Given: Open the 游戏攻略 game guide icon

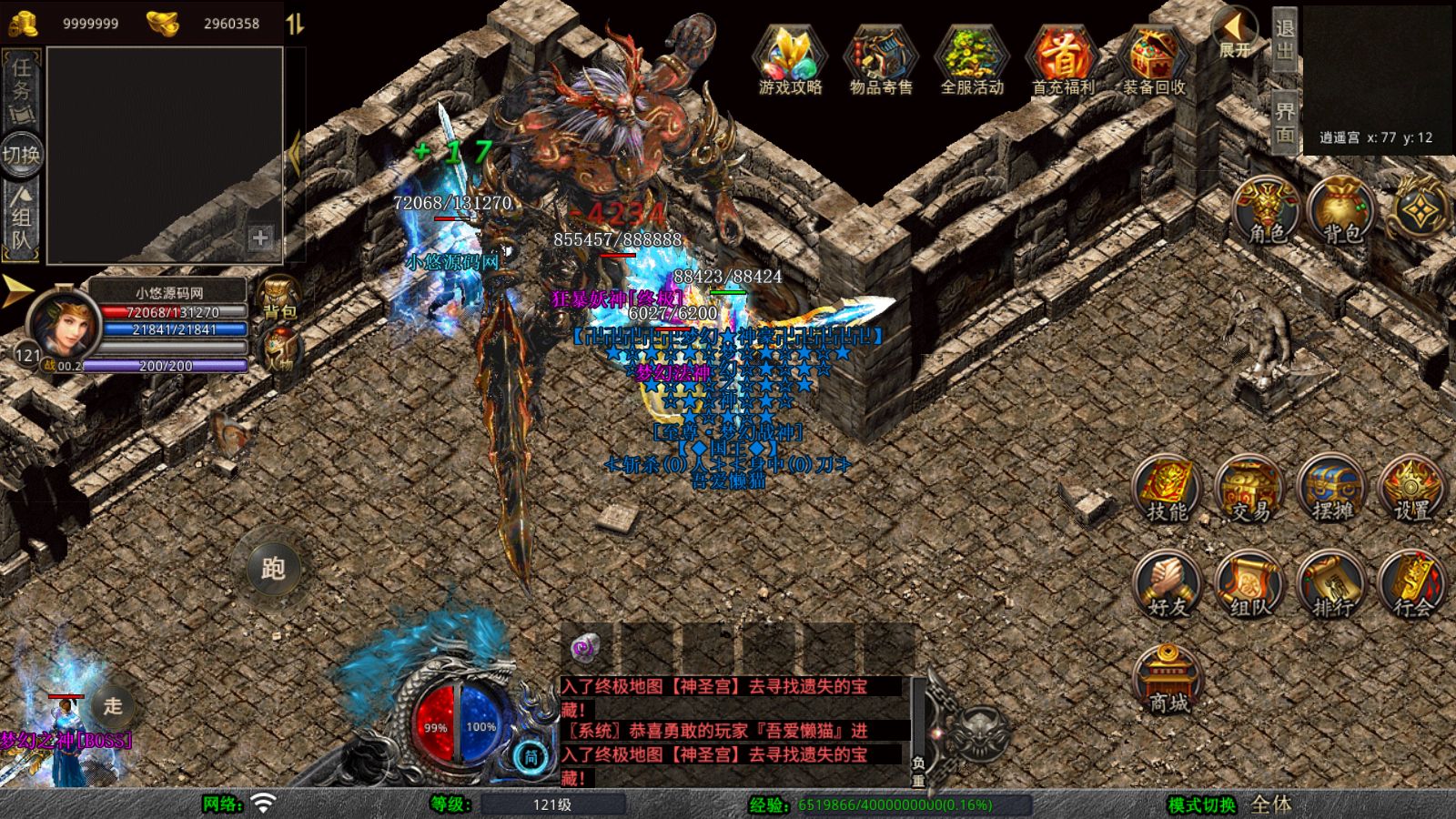Looking at the screenshot, I should 790,59.
